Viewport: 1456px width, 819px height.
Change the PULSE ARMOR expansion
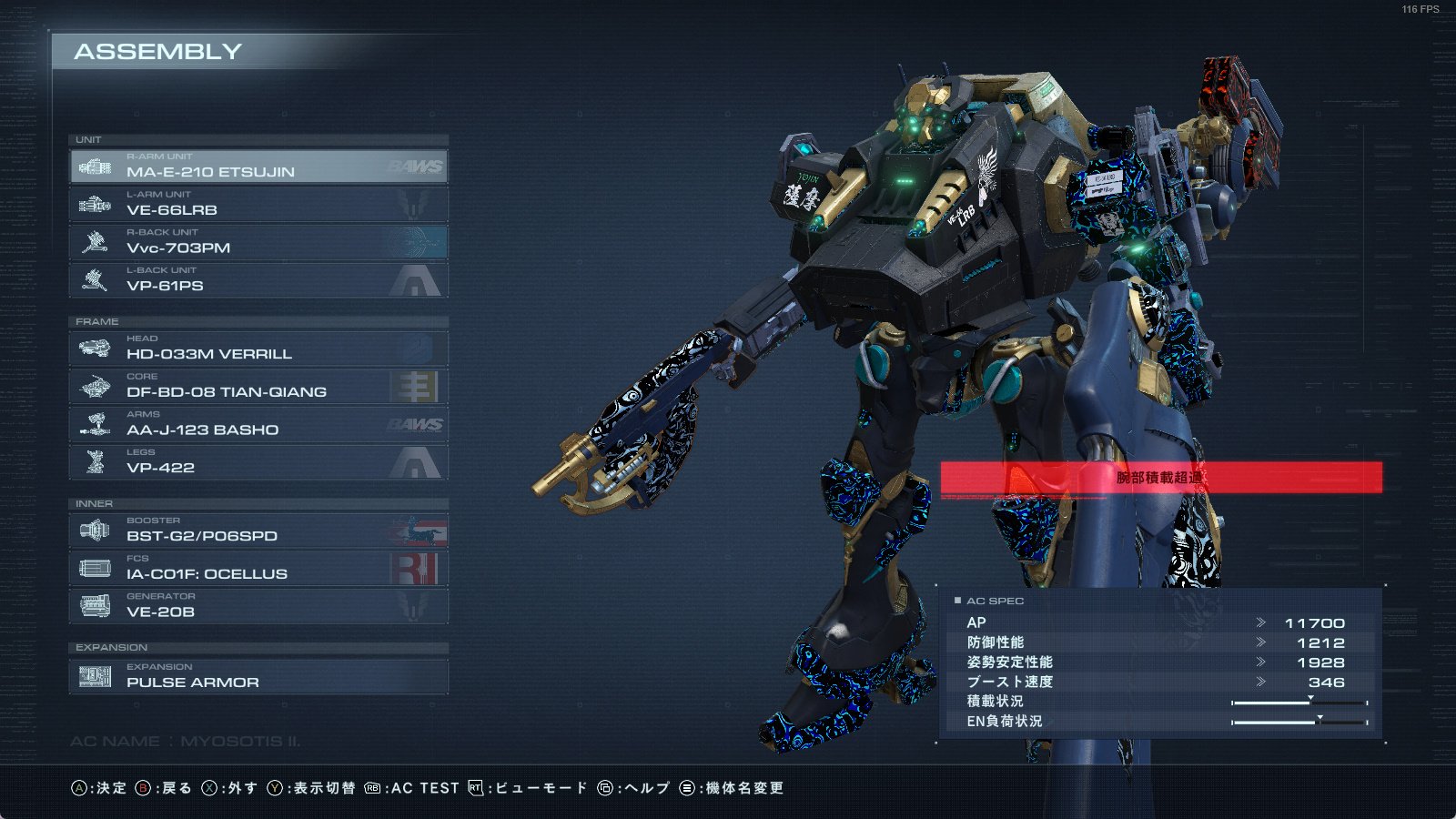coord(258,677)
